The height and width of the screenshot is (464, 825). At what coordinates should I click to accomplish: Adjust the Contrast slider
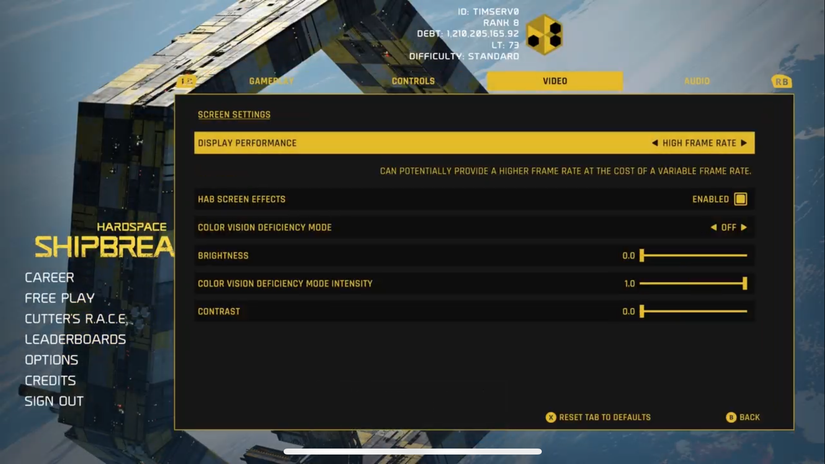pos(694,311)
